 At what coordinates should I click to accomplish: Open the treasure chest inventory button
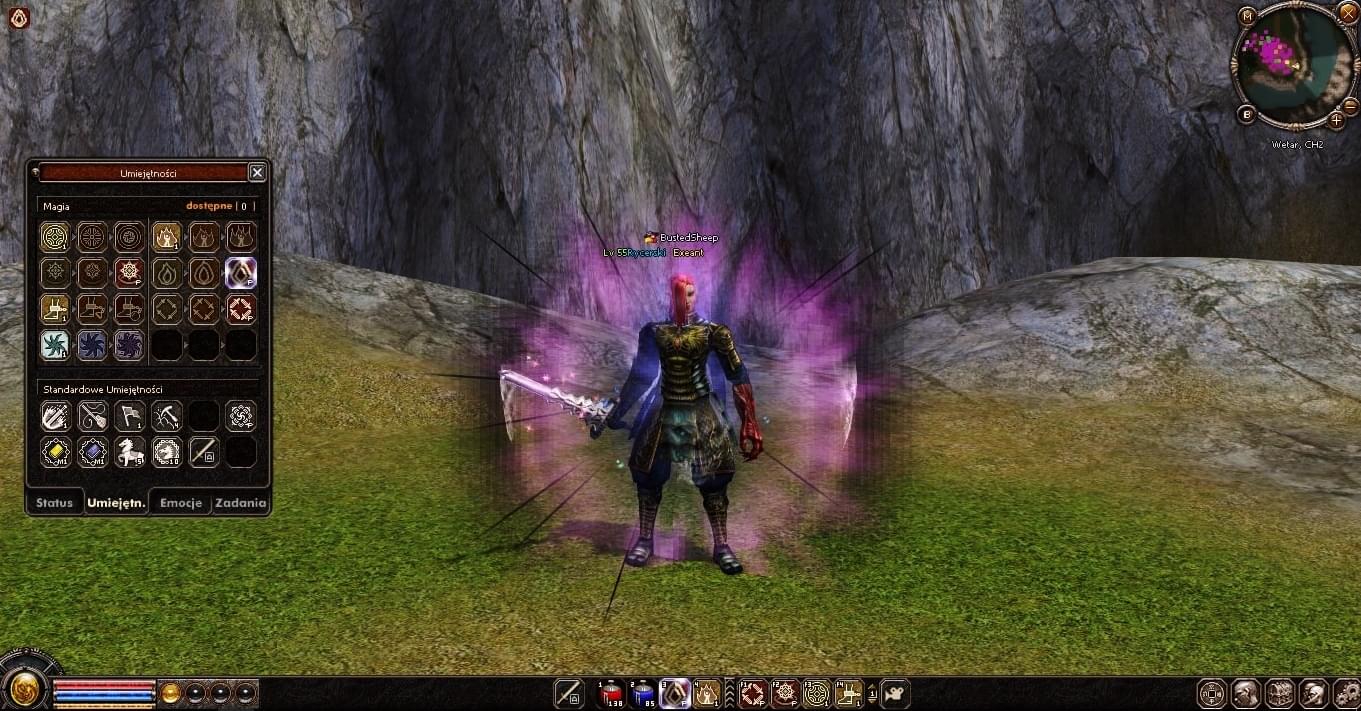point(1280,692)
